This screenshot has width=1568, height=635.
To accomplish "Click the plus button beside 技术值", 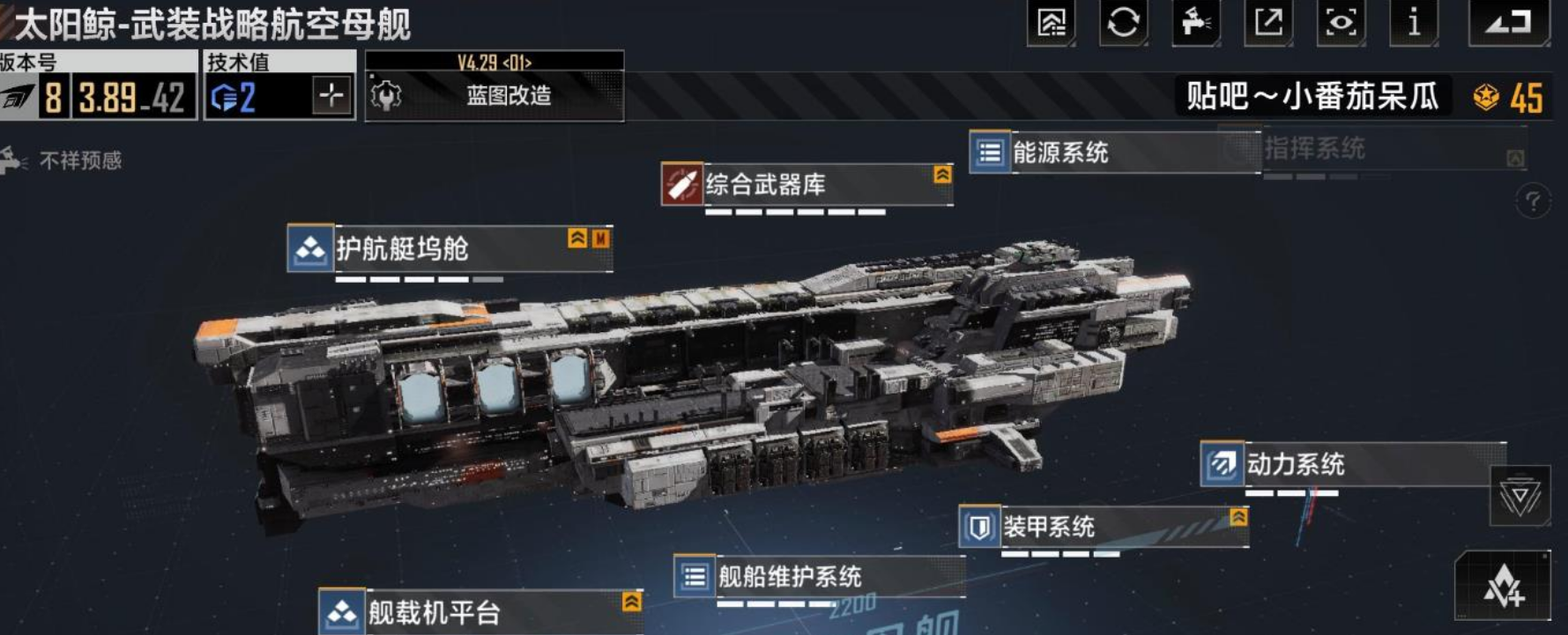I will point(331,95).
